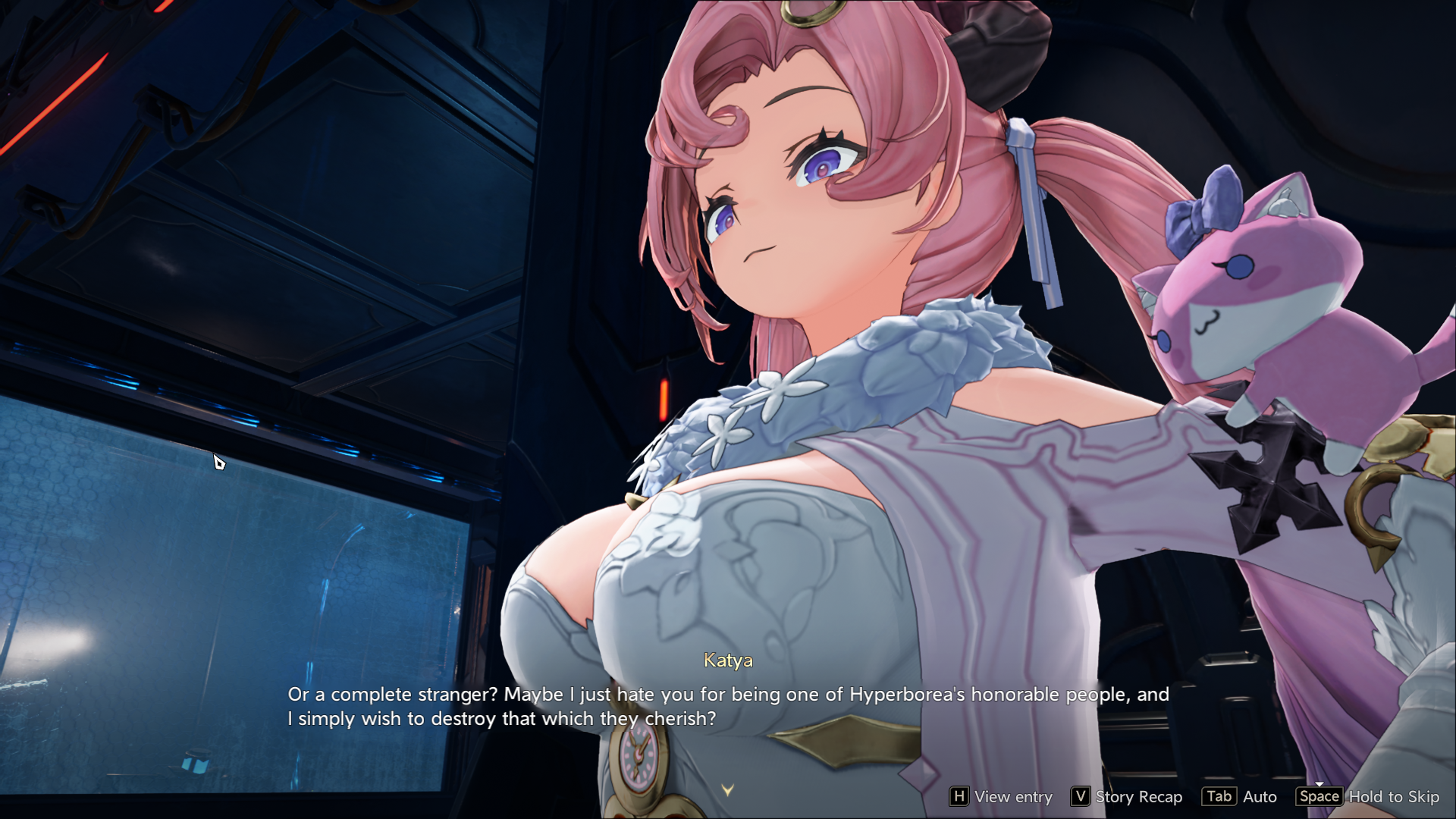The image size is (1456, 819).
Task: Click the Hold to Skip control
Action: coord(1368,796)
